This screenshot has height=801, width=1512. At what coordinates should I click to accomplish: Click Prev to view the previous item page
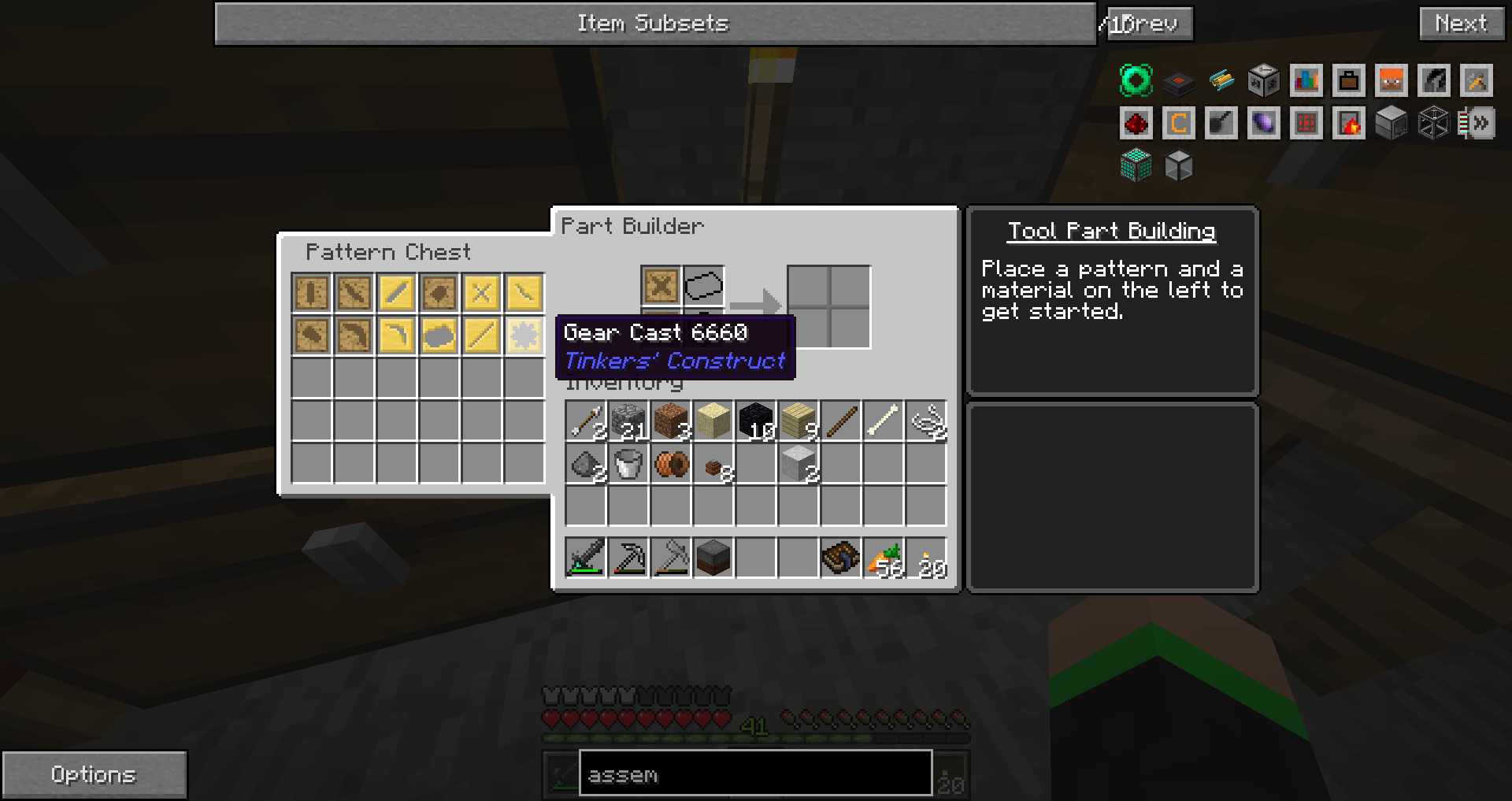coord(1151,23)
